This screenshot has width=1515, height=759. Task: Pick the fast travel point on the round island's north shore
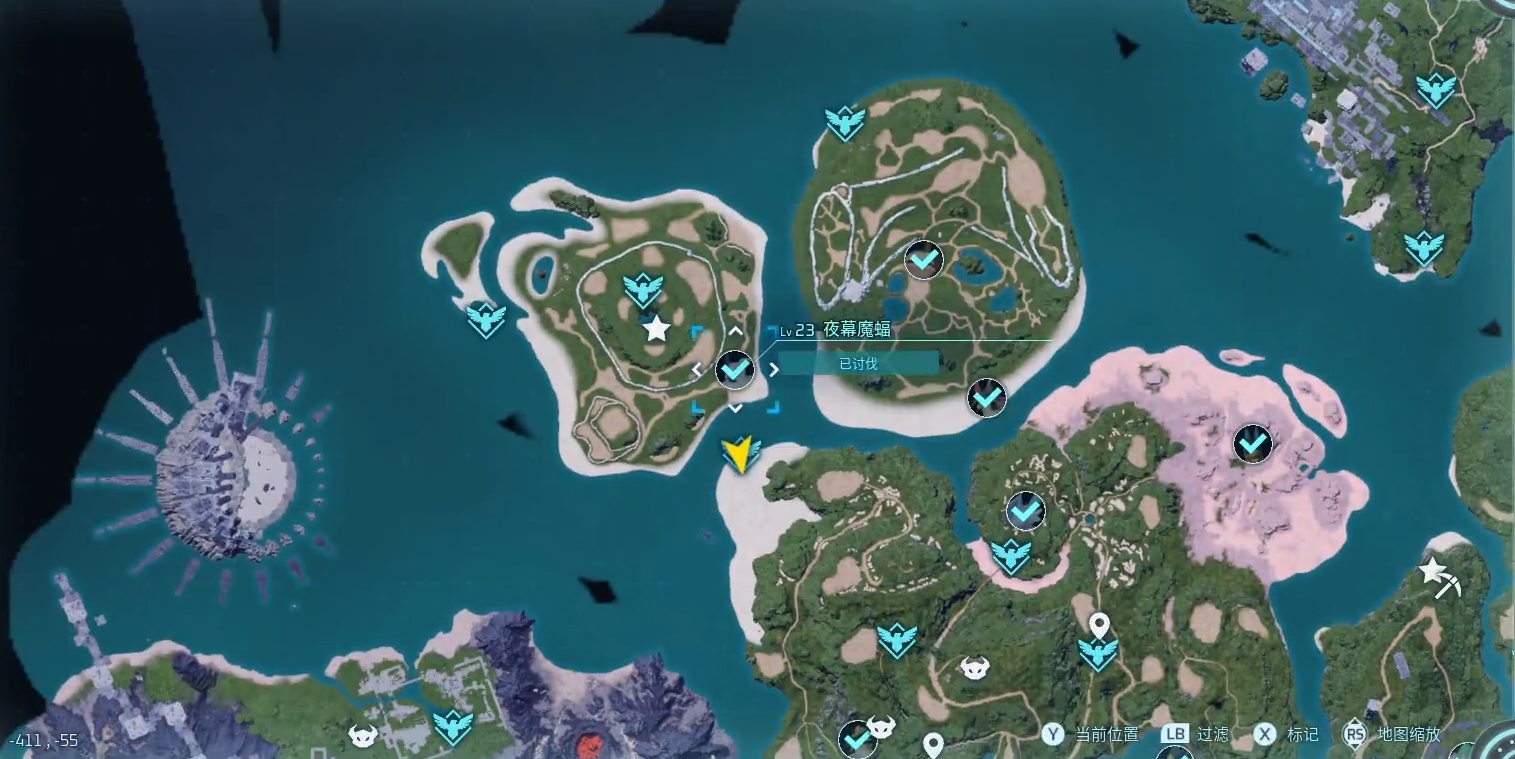[845, 123]
